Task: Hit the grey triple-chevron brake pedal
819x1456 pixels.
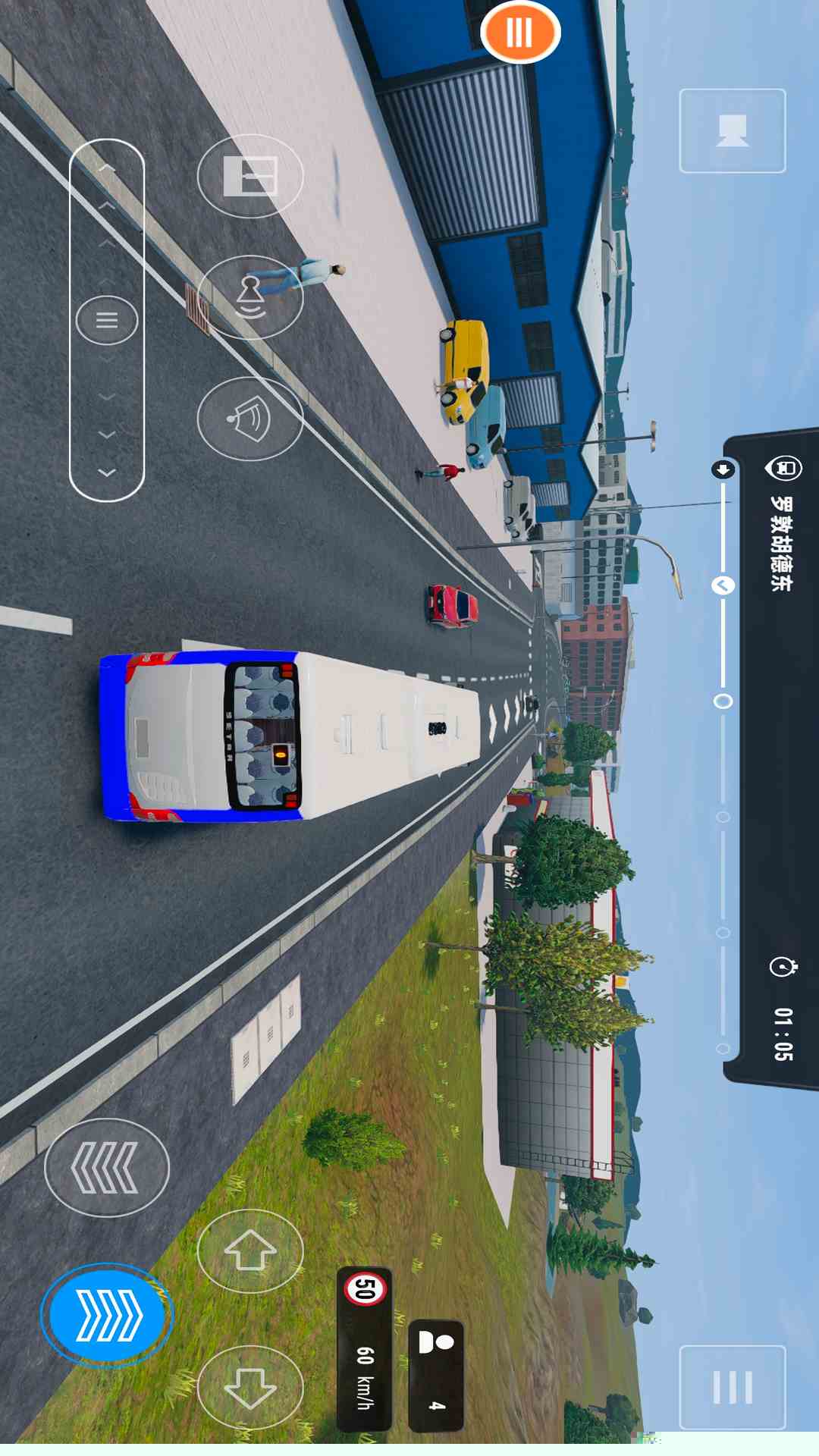Action: 106,1167
